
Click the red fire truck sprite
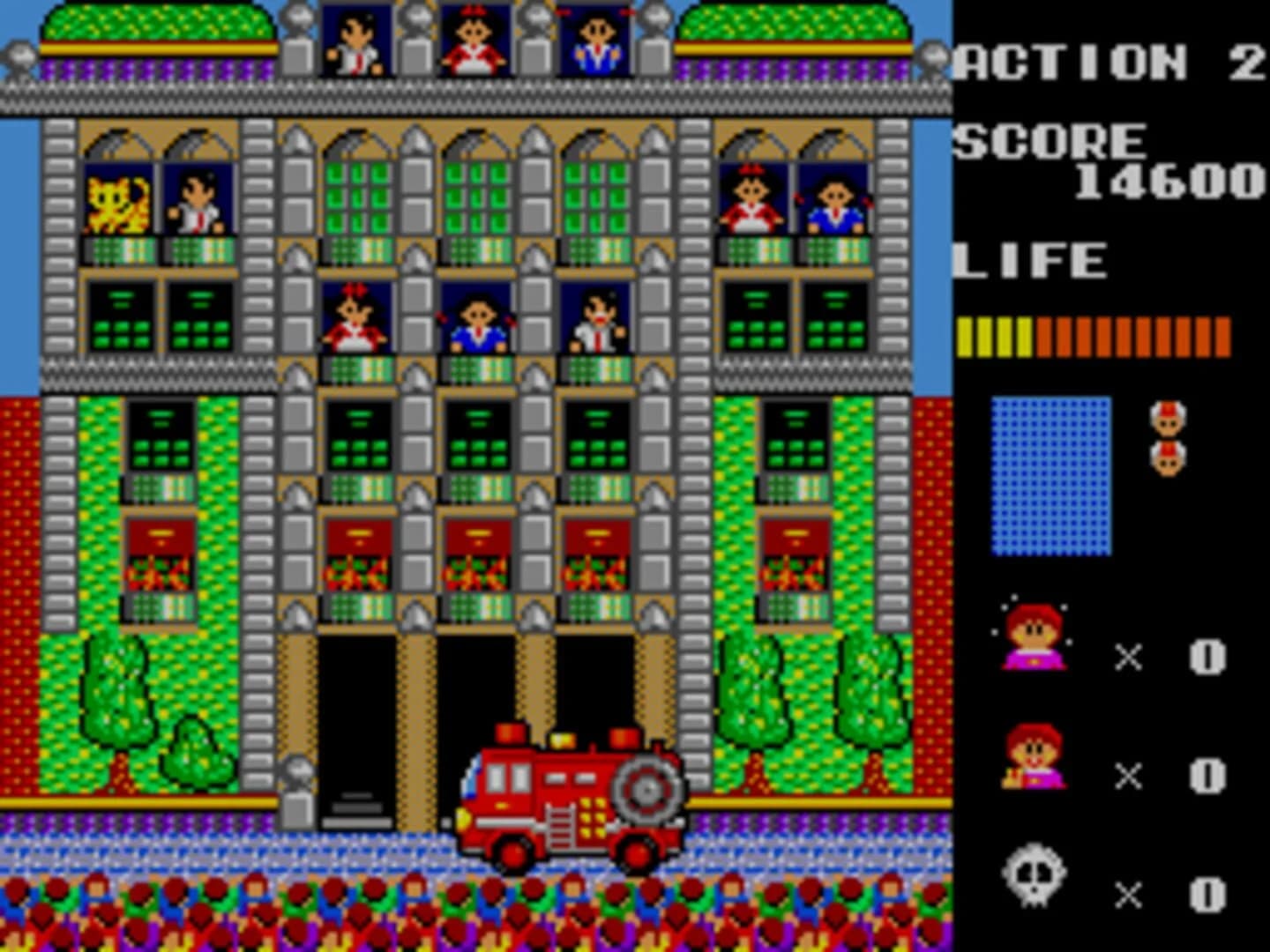[569, 793]
